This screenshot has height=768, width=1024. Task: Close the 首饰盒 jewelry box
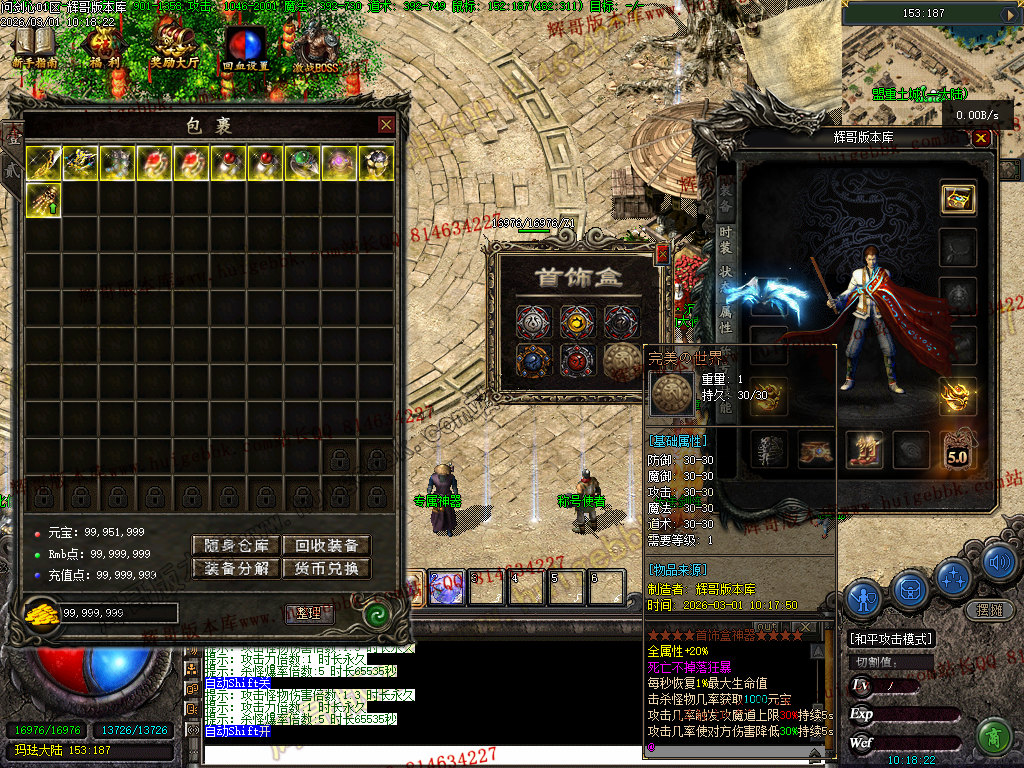point(661,255)
